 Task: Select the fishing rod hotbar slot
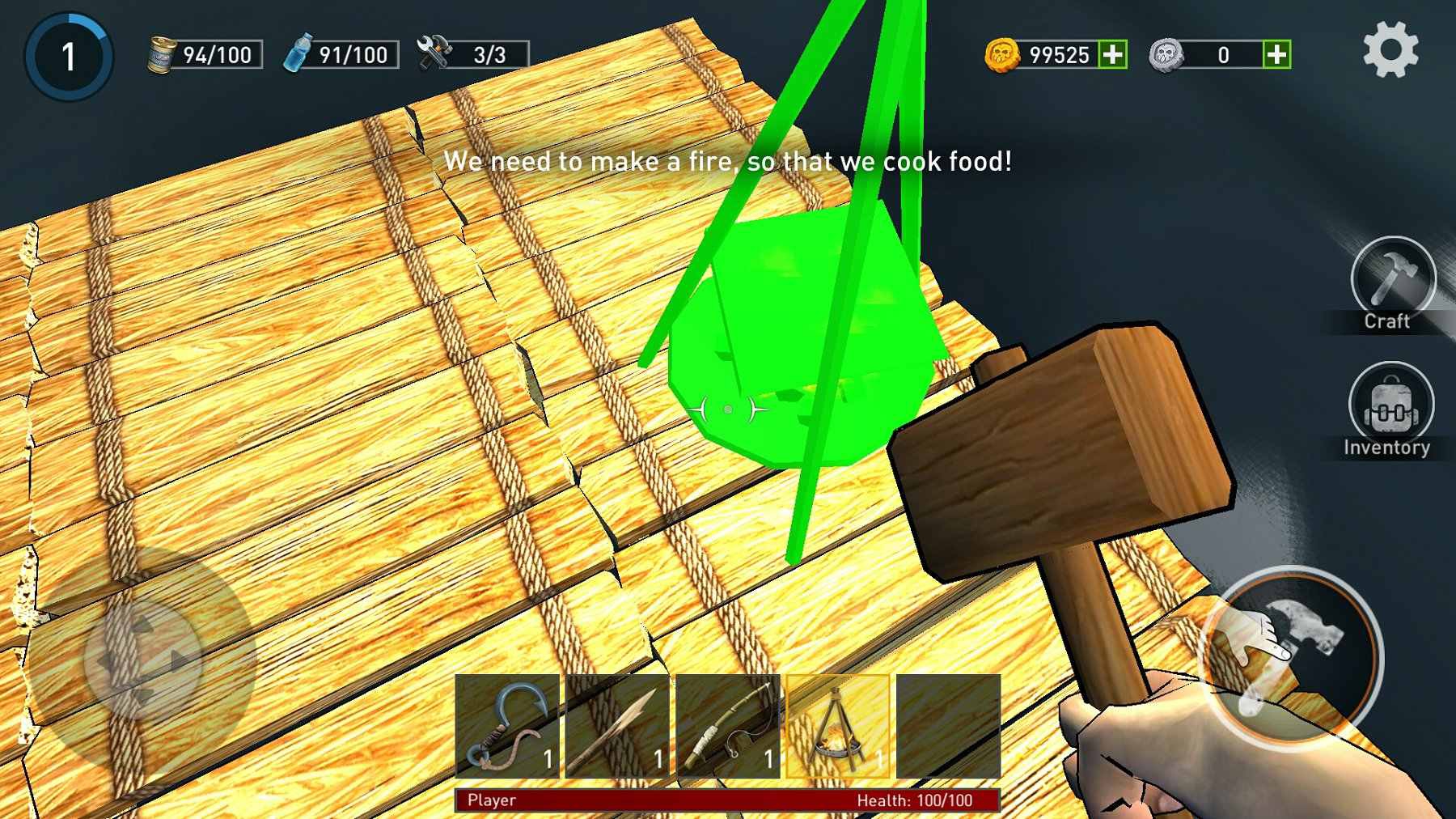(728, 726)
